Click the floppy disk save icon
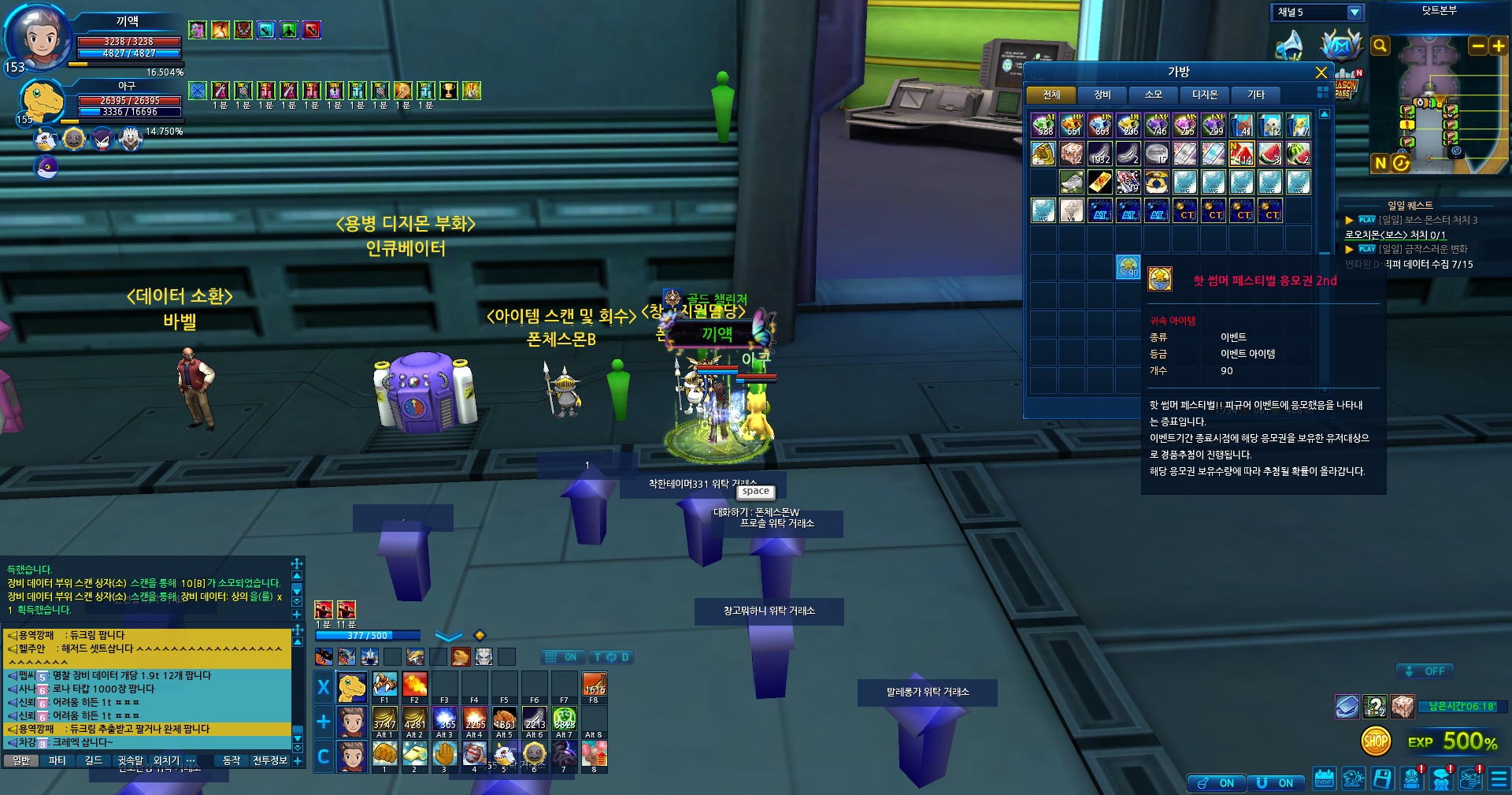The height and width of the screenshot is (795, 1512). (1382, 779)
